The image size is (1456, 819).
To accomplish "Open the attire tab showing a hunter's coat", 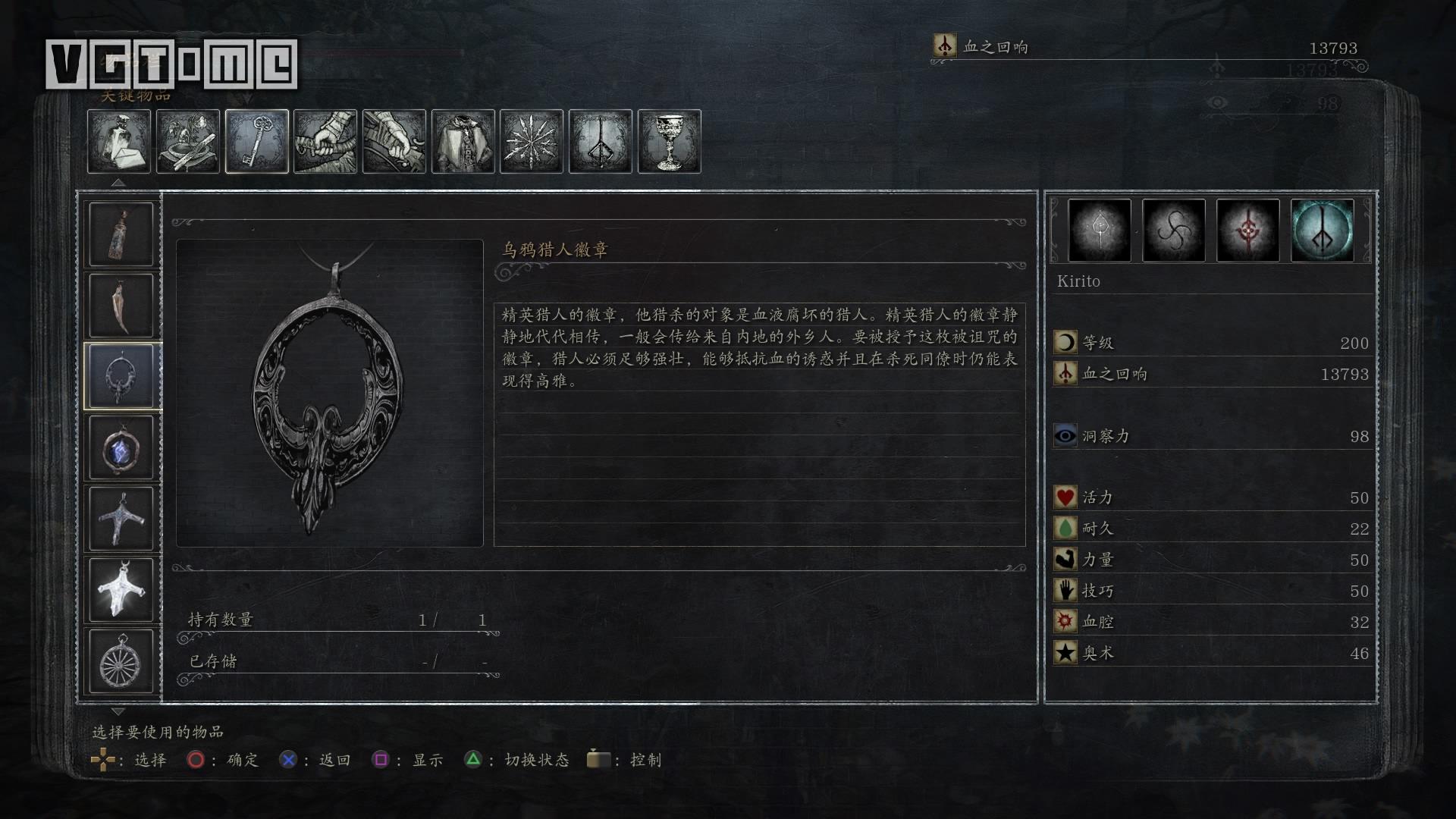I will point(463,141).
